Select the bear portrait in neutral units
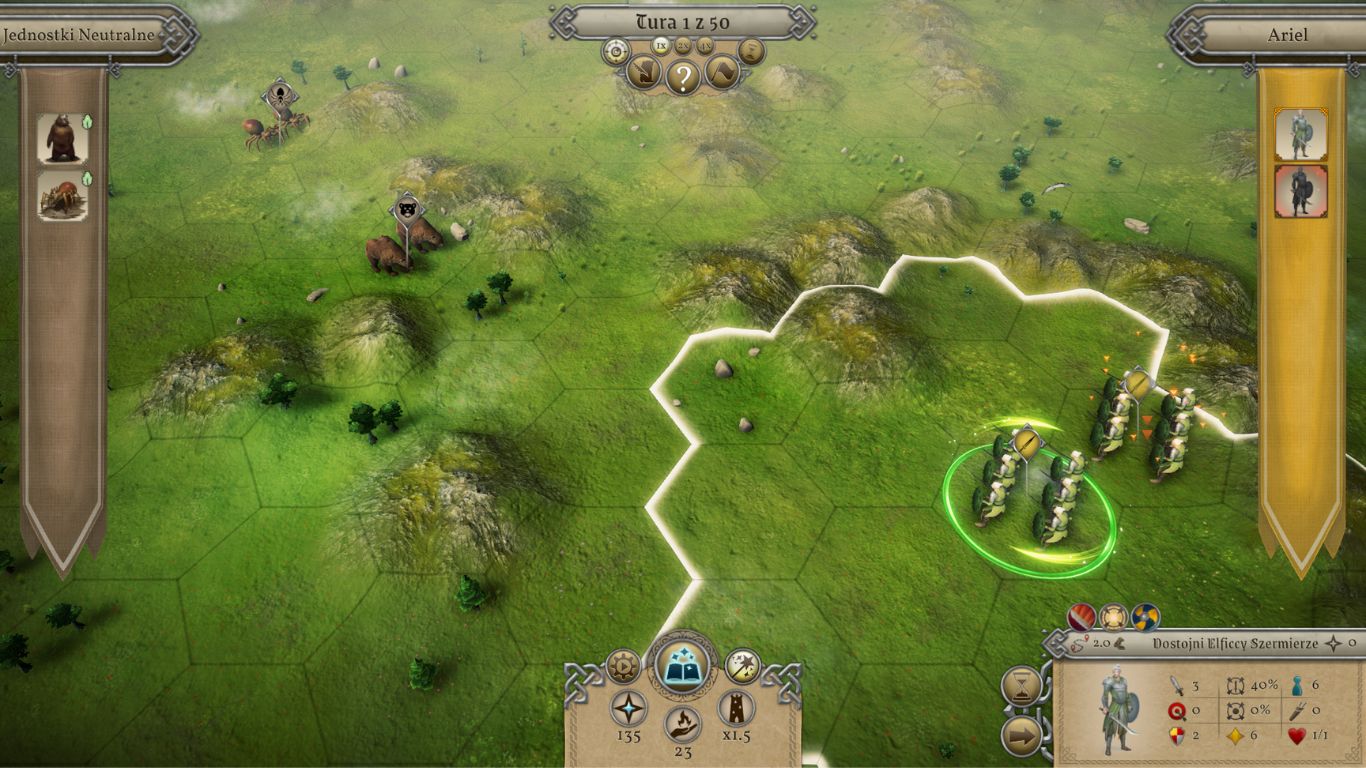This screenshot has width=1366, height=768. tap(63, 138)
